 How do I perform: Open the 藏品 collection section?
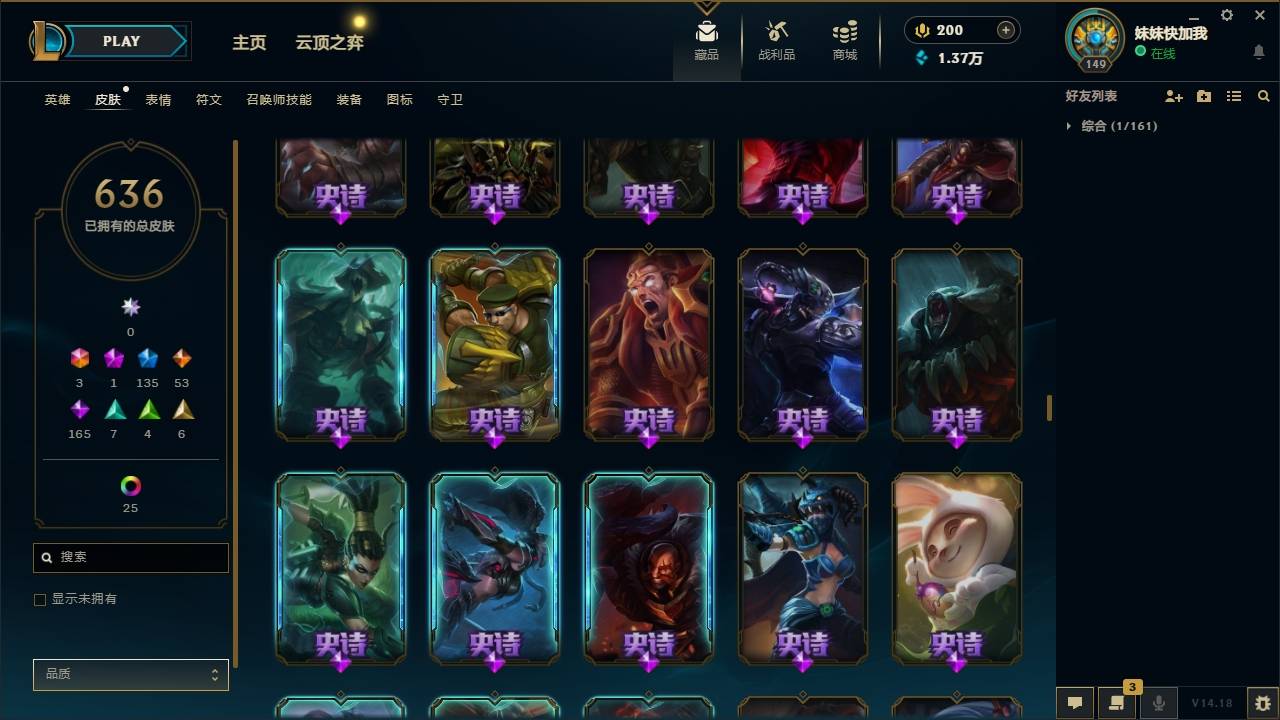coord(706,40)
